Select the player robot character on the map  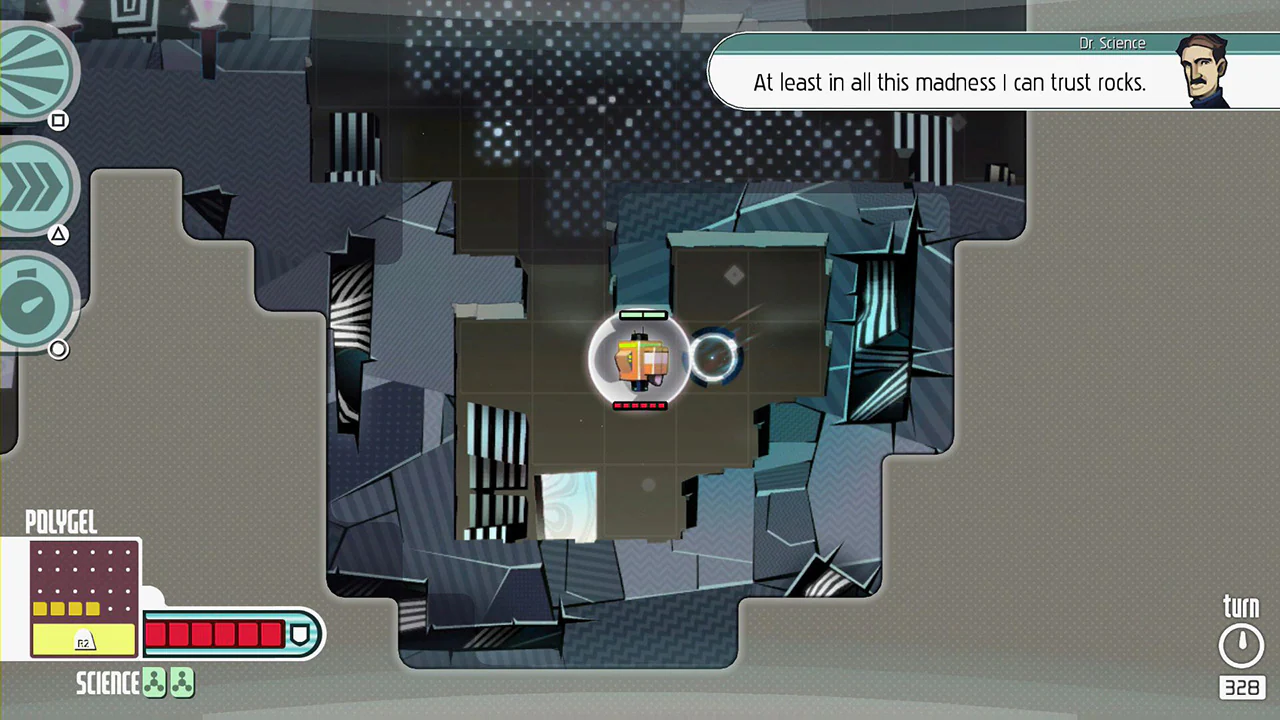[640, 360]
